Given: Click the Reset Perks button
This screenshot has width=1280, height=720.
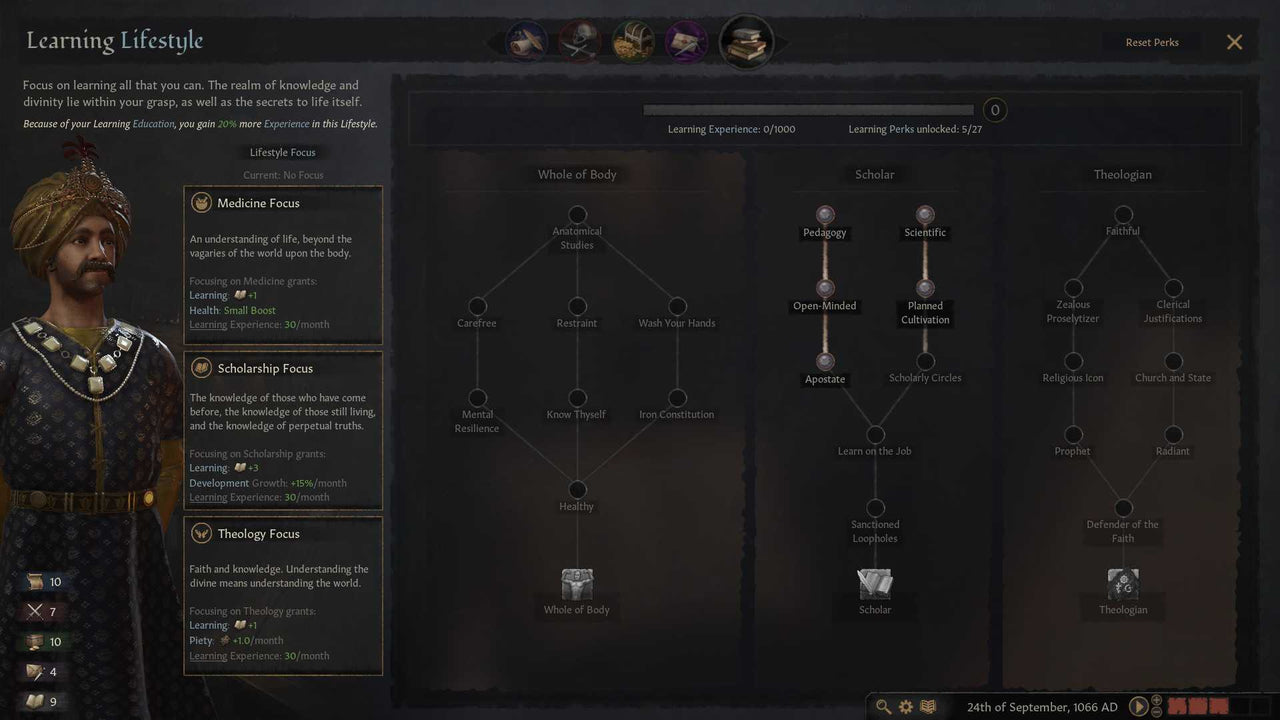Looking at the screenshot, I should point(1151,42).
